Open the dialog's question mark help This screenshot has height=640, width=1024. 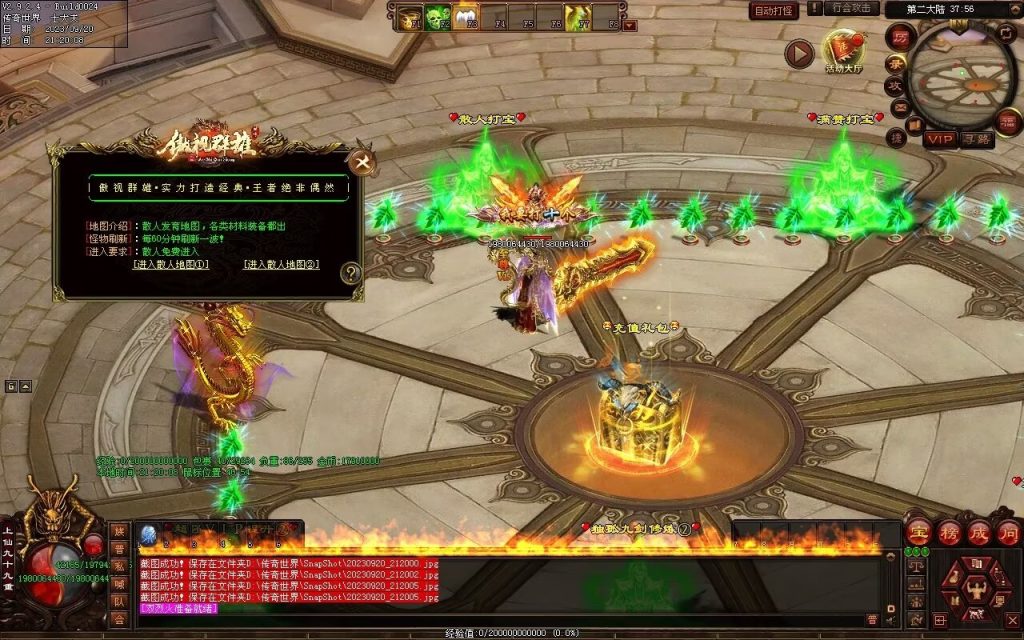click(x=350, y=272)
